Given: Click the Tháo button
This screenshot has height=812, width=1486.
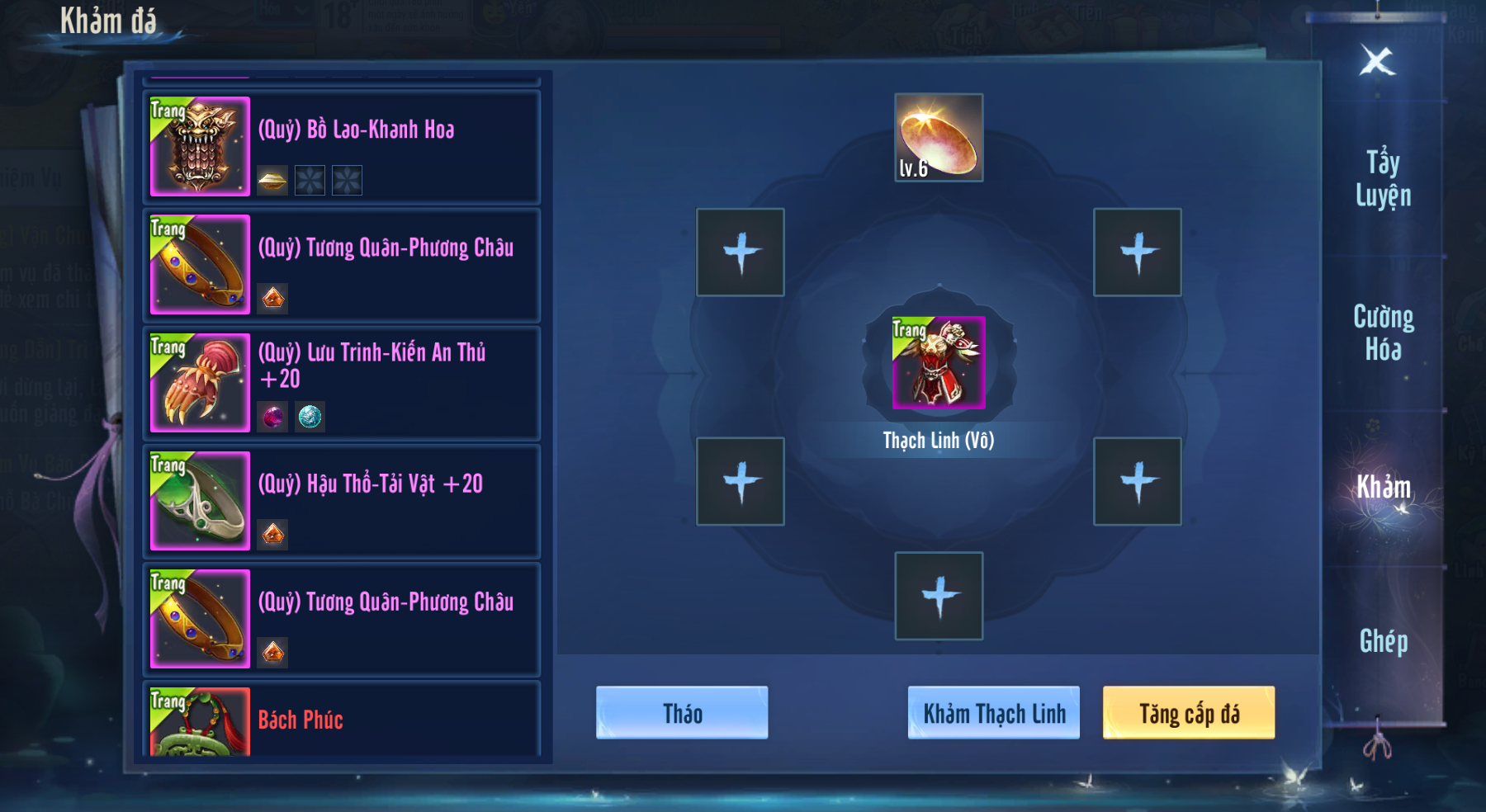Looking at the screenshot, I should 682,713.
